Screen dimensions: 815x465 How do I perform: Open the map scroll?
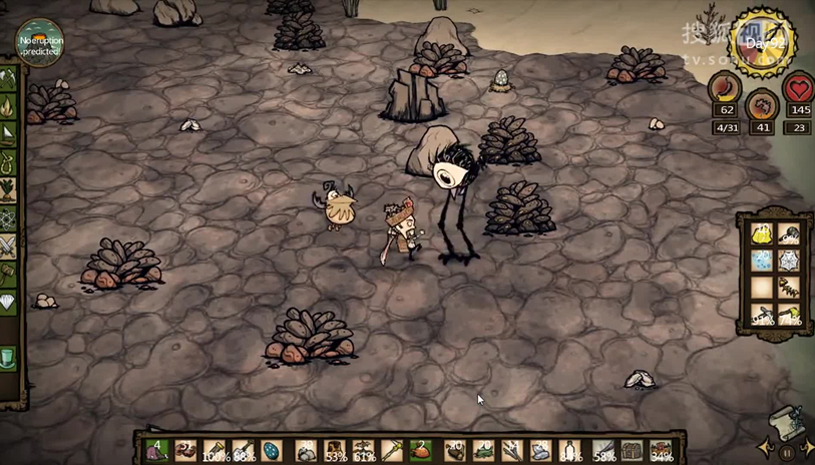[787, 424]
